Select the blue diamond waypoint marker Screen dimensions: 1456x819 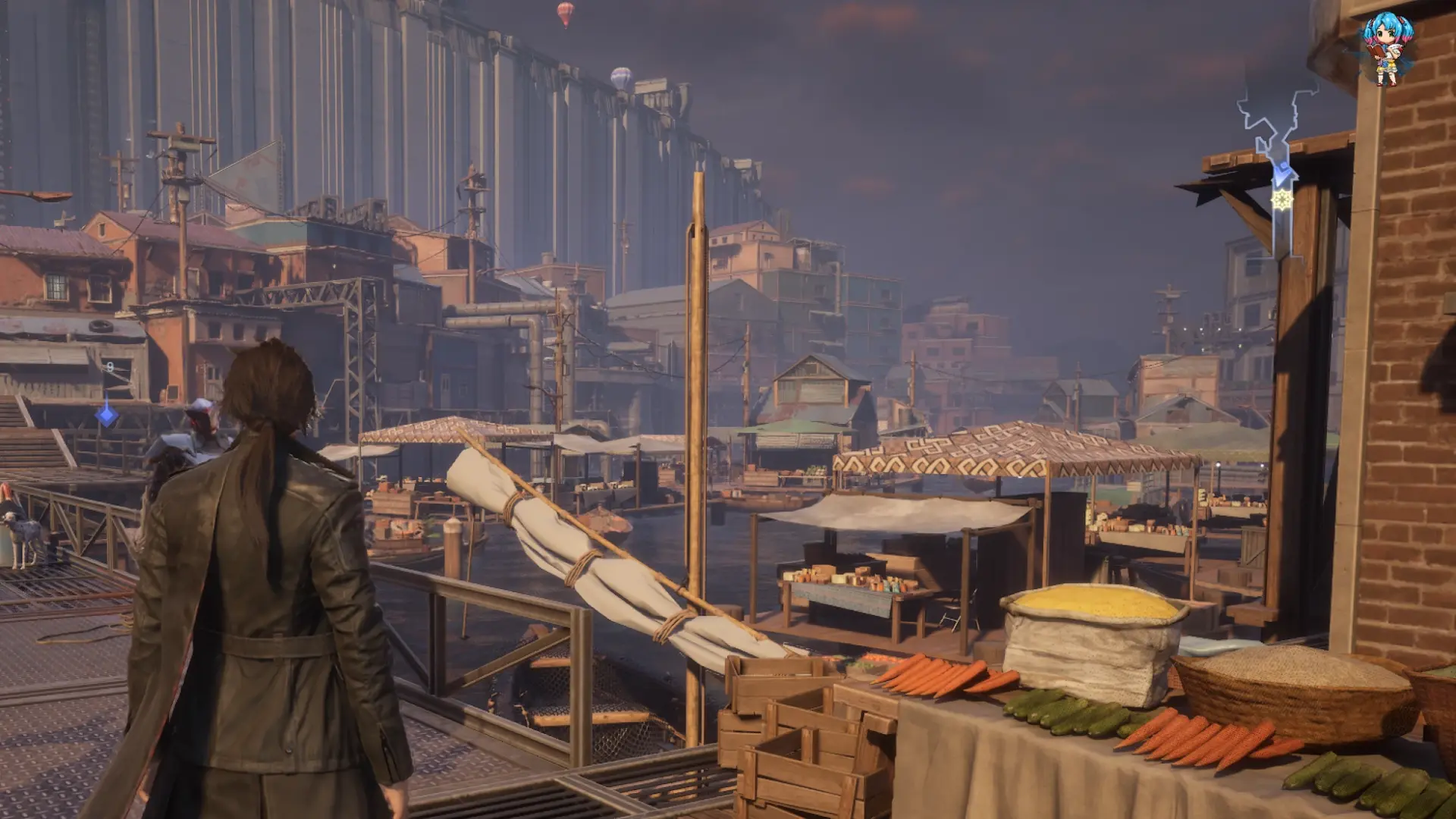click(x=107, y=414)
